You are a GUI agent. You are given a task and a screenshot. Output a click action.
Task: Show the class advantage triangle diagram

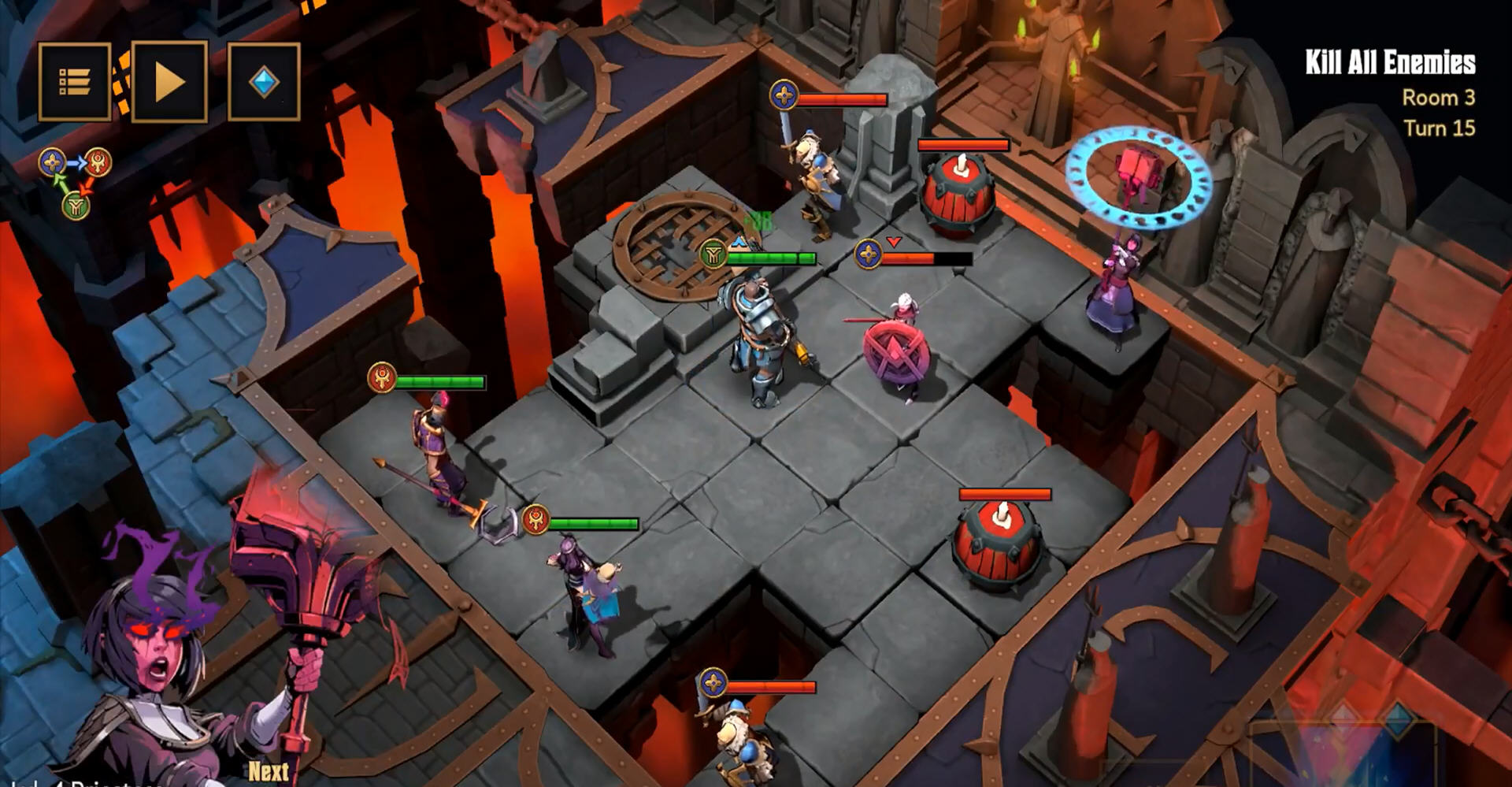(76, 183)
